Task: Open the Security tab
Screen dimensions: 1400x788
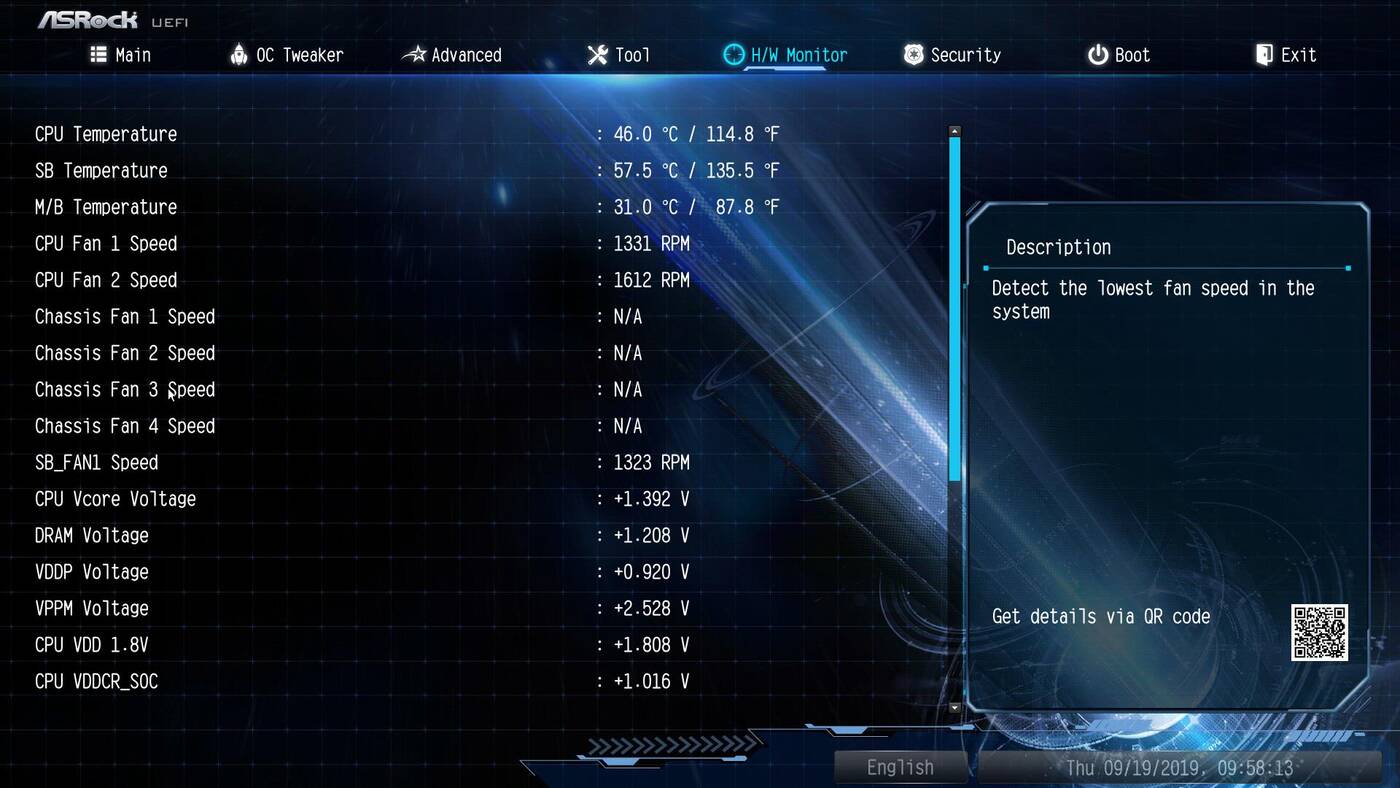Action: coord(952,55)
